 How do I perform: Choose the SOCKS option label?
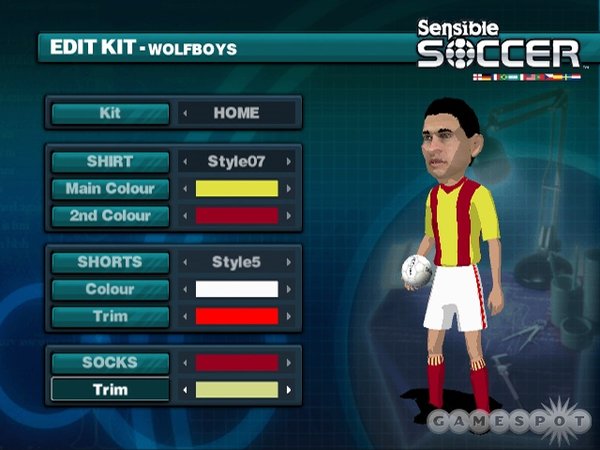110,362
